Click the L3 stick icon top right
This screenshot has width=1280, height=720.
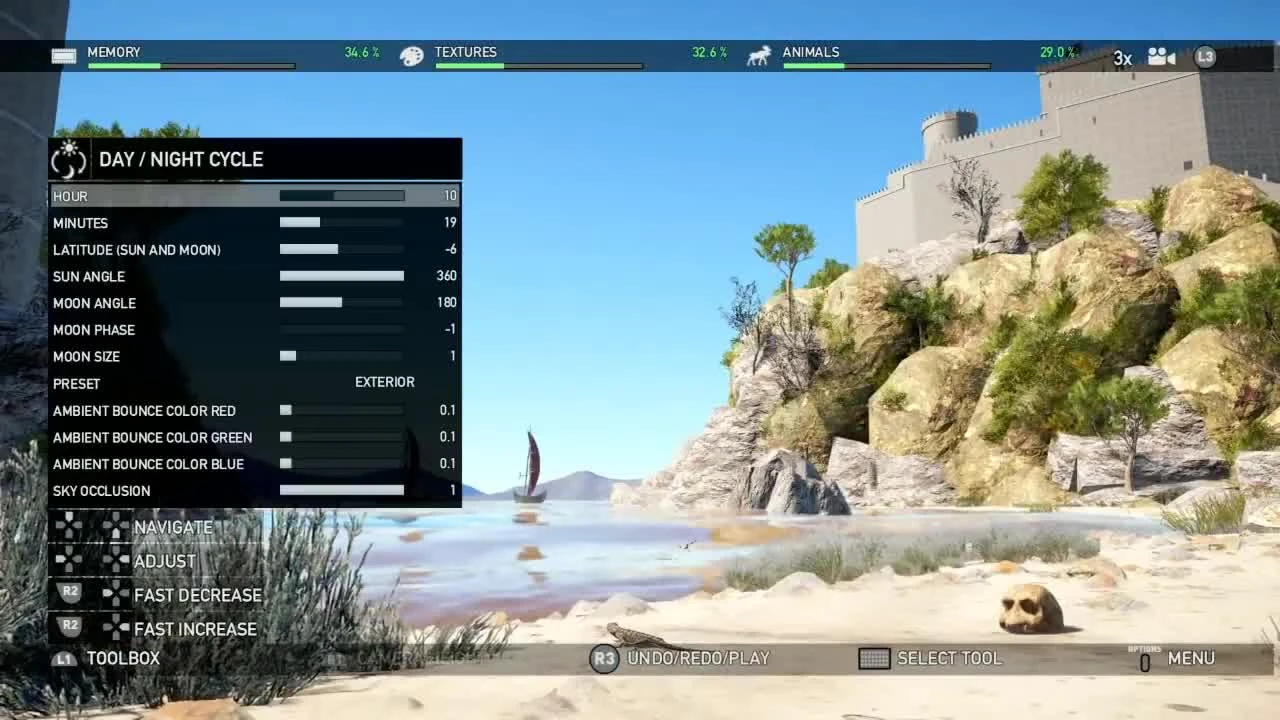[x=1205, y=57]
